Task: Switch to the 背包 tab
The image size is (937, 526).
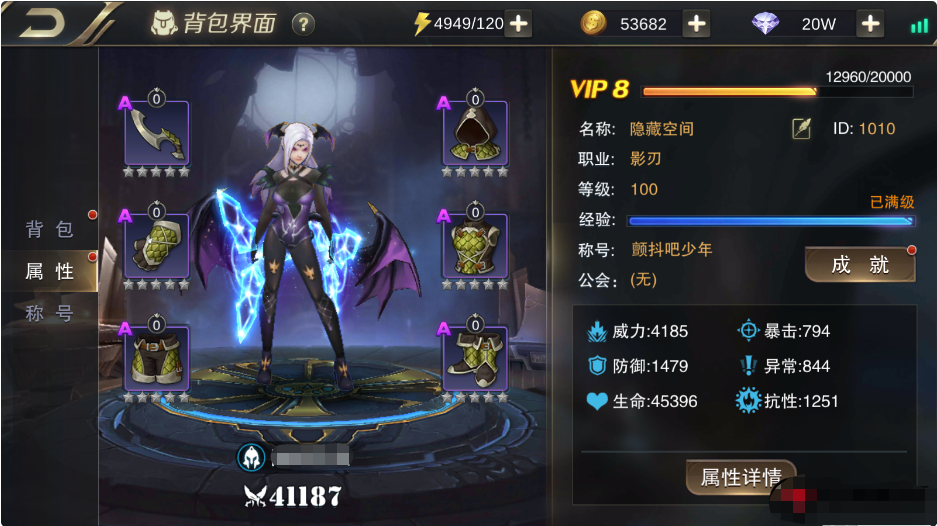Action: (50, 229)
